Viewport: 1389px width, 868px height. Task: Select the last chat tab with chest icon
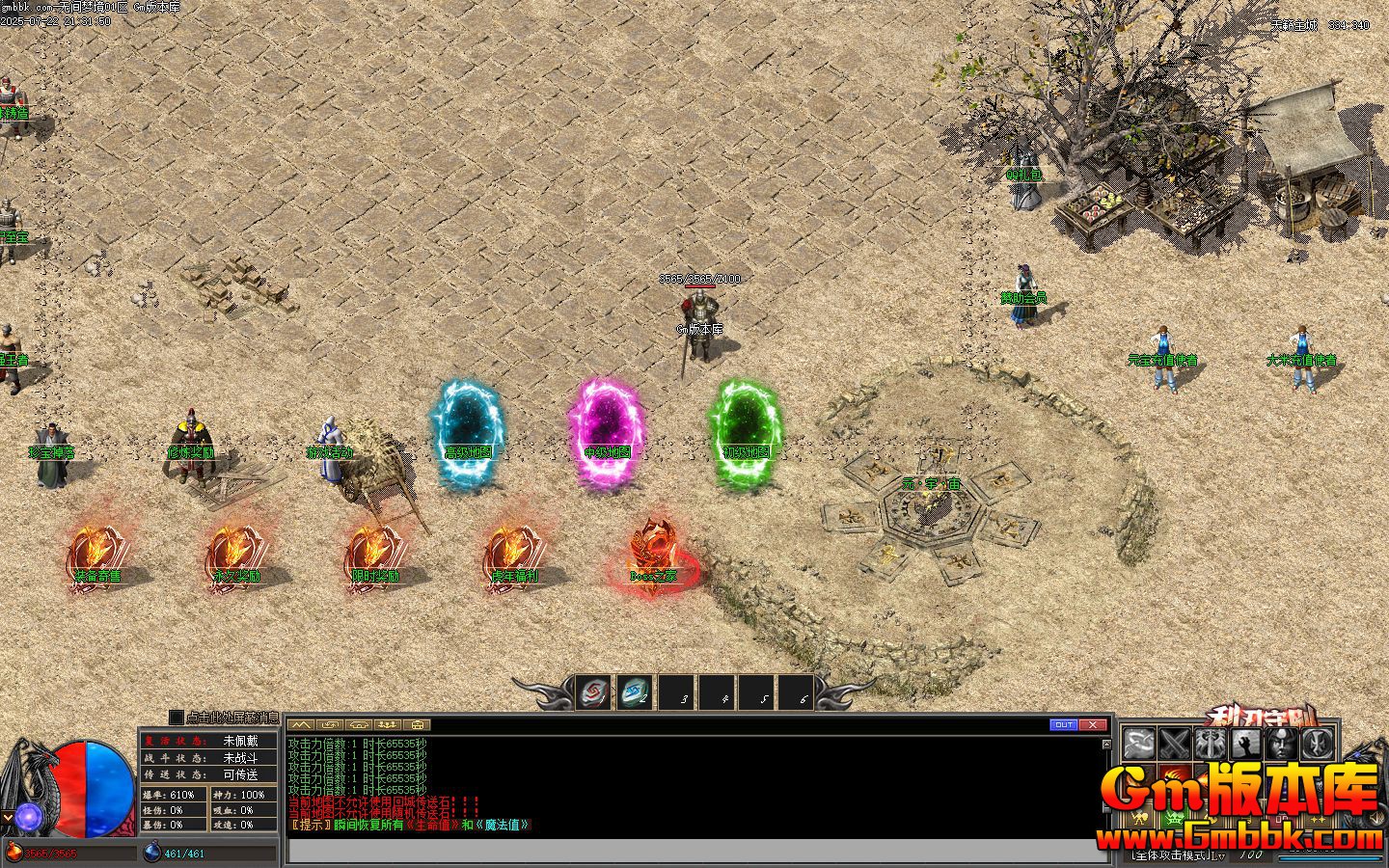(418, 724)
